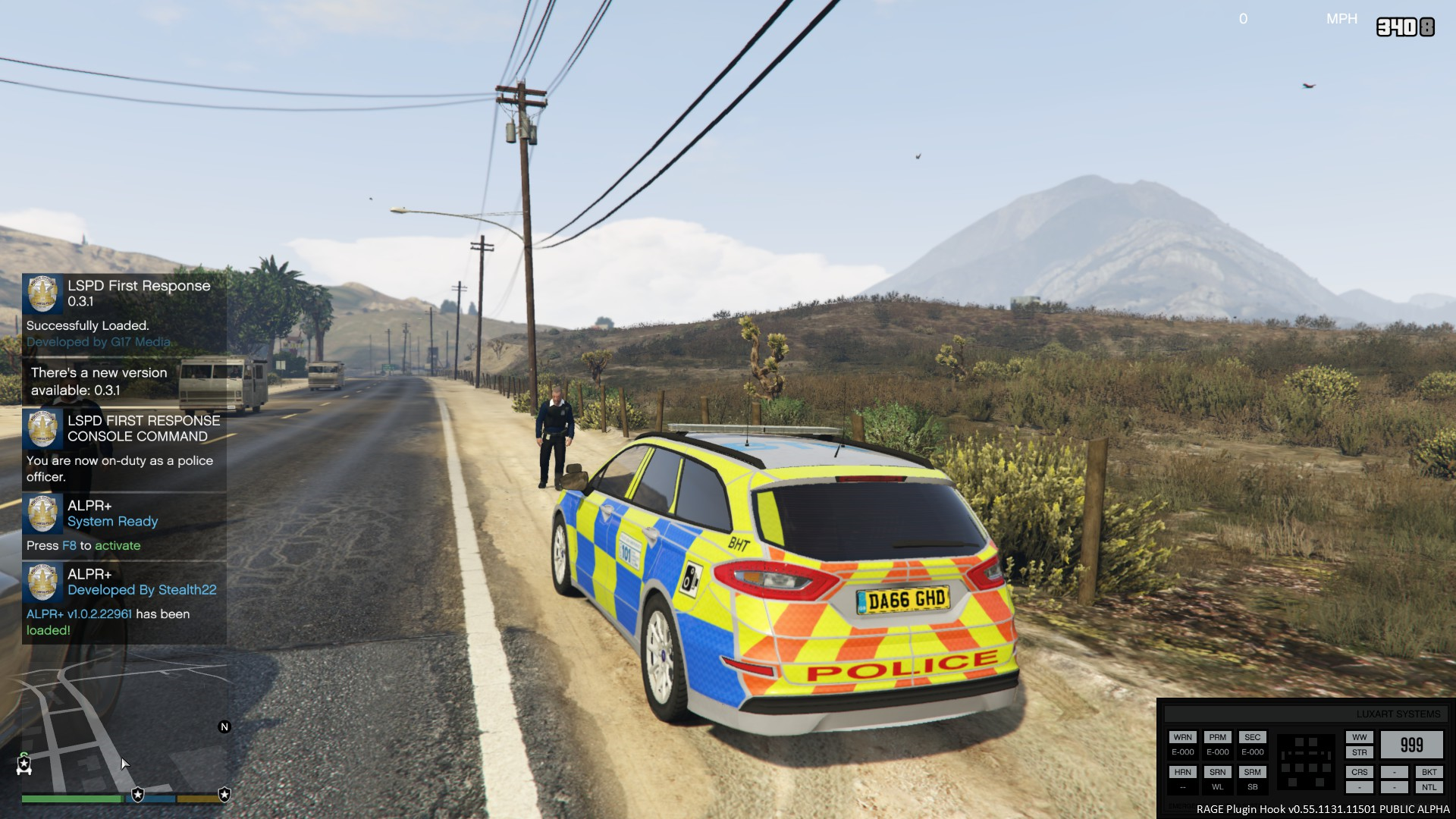
Task: Toggle the WRN warning lights button
Action: pyautogui.click(x=1182, y=737)
